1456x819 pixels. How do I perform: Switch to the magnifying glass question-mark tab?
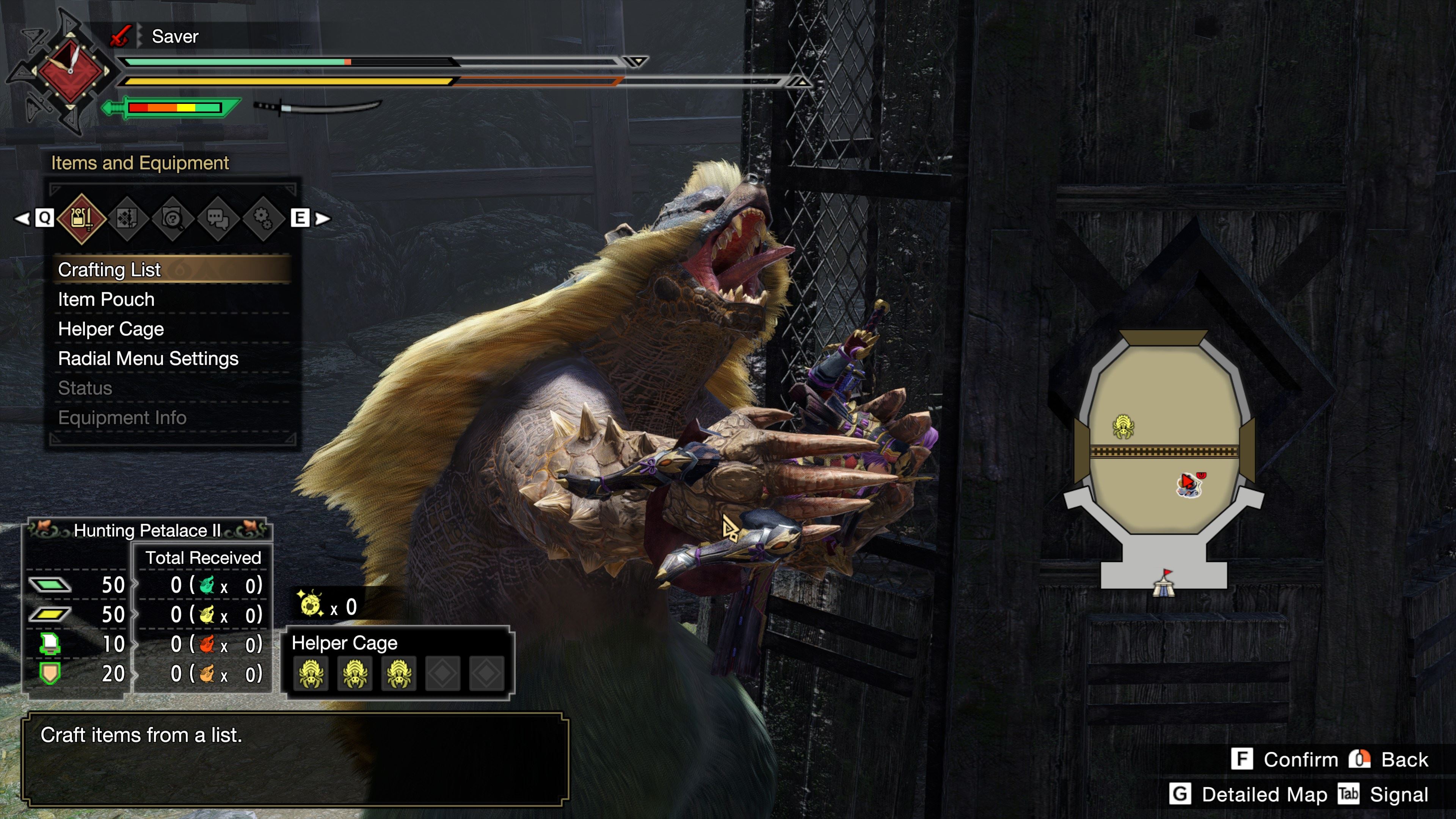click(x=173, y=218)
